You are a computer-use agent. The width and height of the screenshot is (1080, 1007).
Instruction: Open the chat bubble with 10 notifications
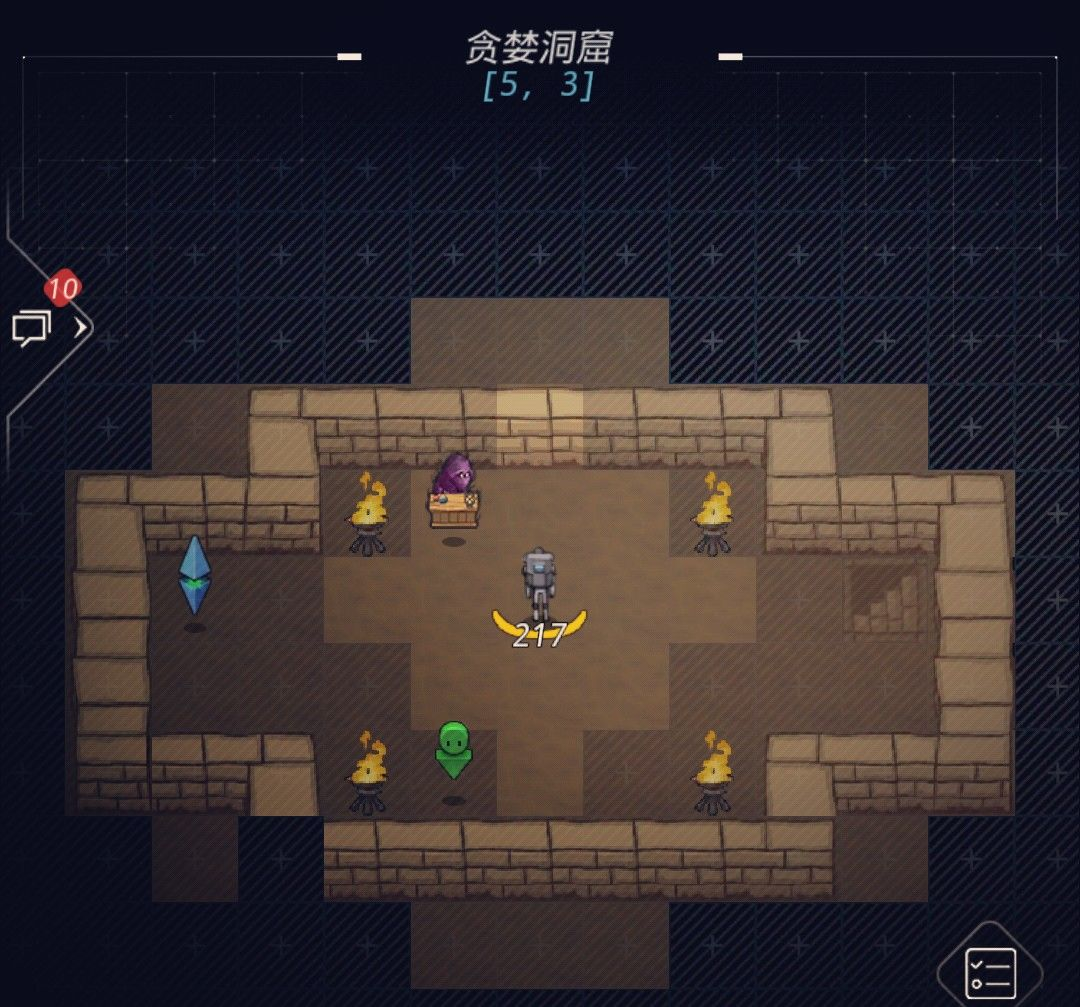[x=31, y=327]
